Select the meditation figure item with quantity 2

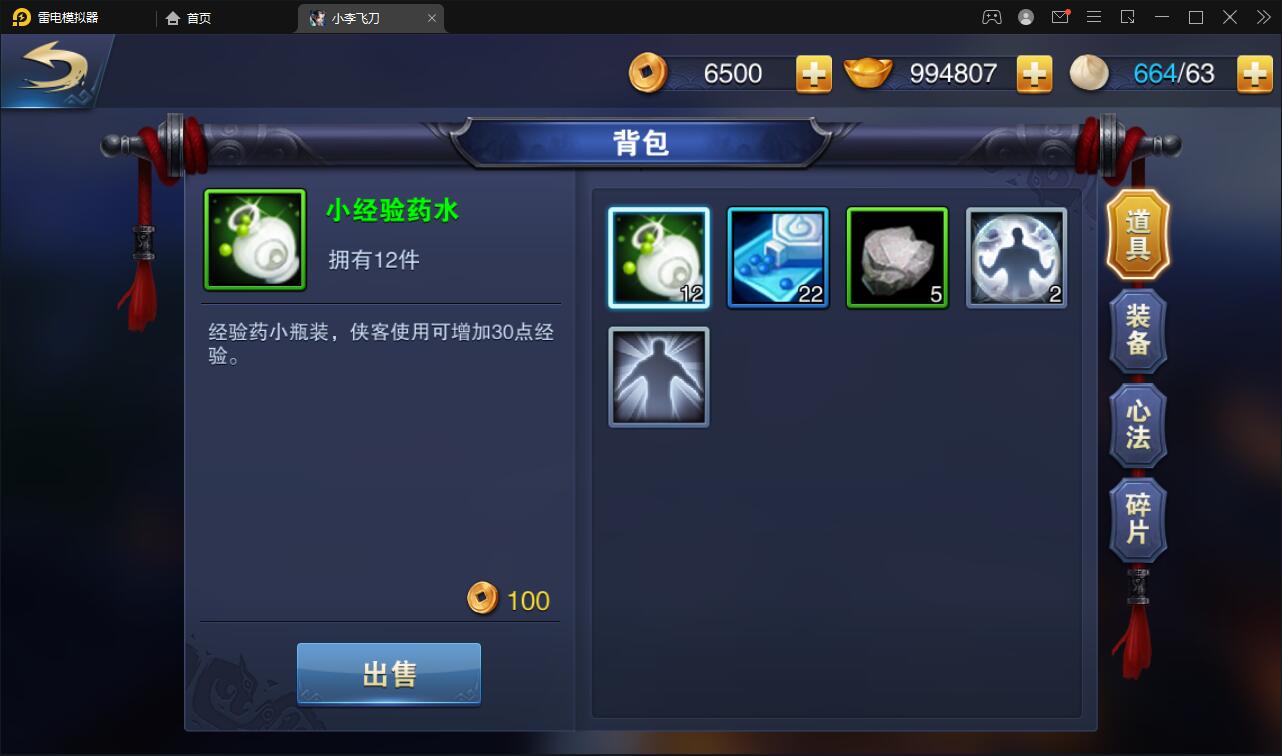(x=1016, y=257)
